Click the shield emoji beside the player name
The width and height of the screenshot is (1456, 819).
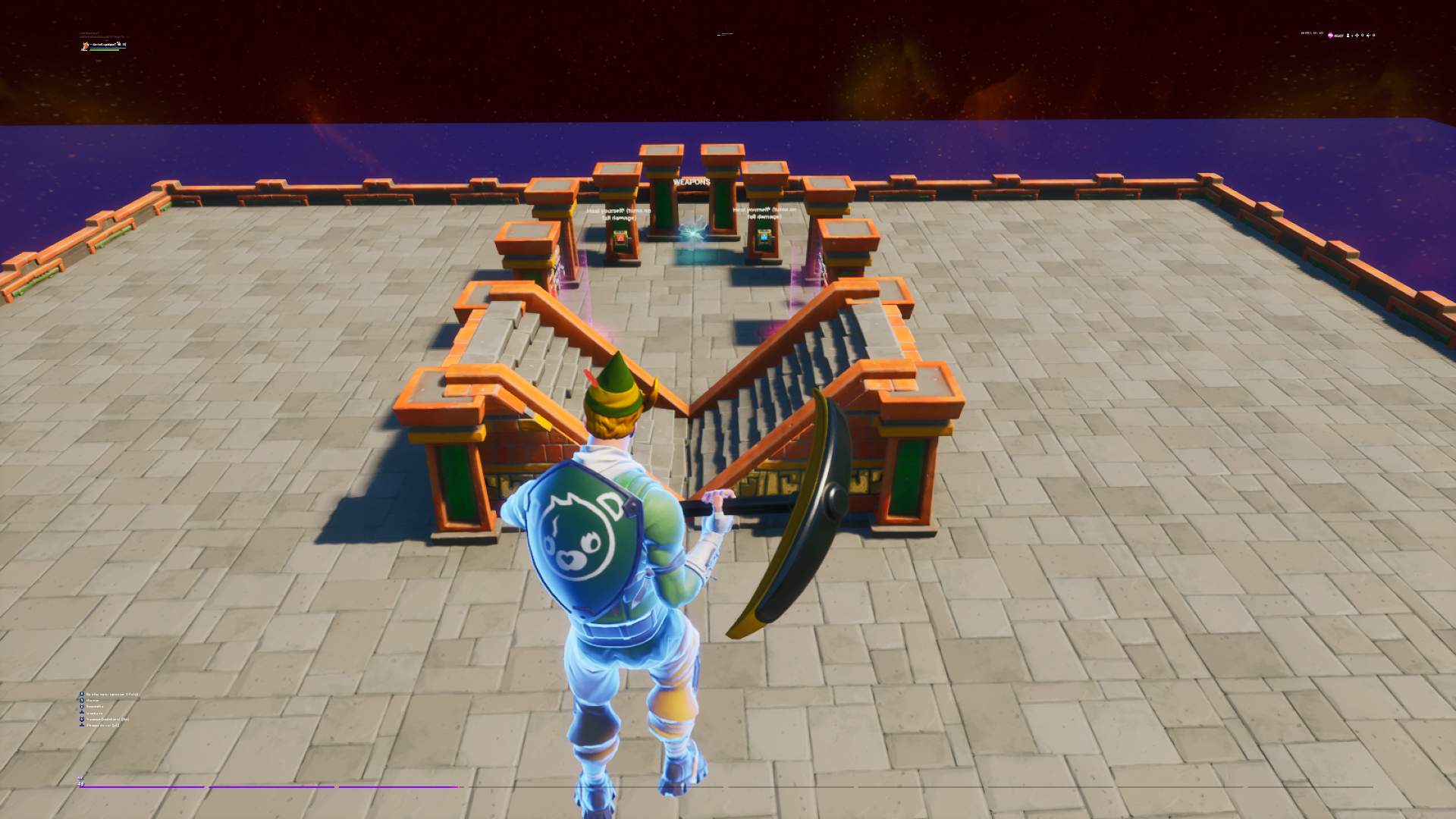coord(119,45)
